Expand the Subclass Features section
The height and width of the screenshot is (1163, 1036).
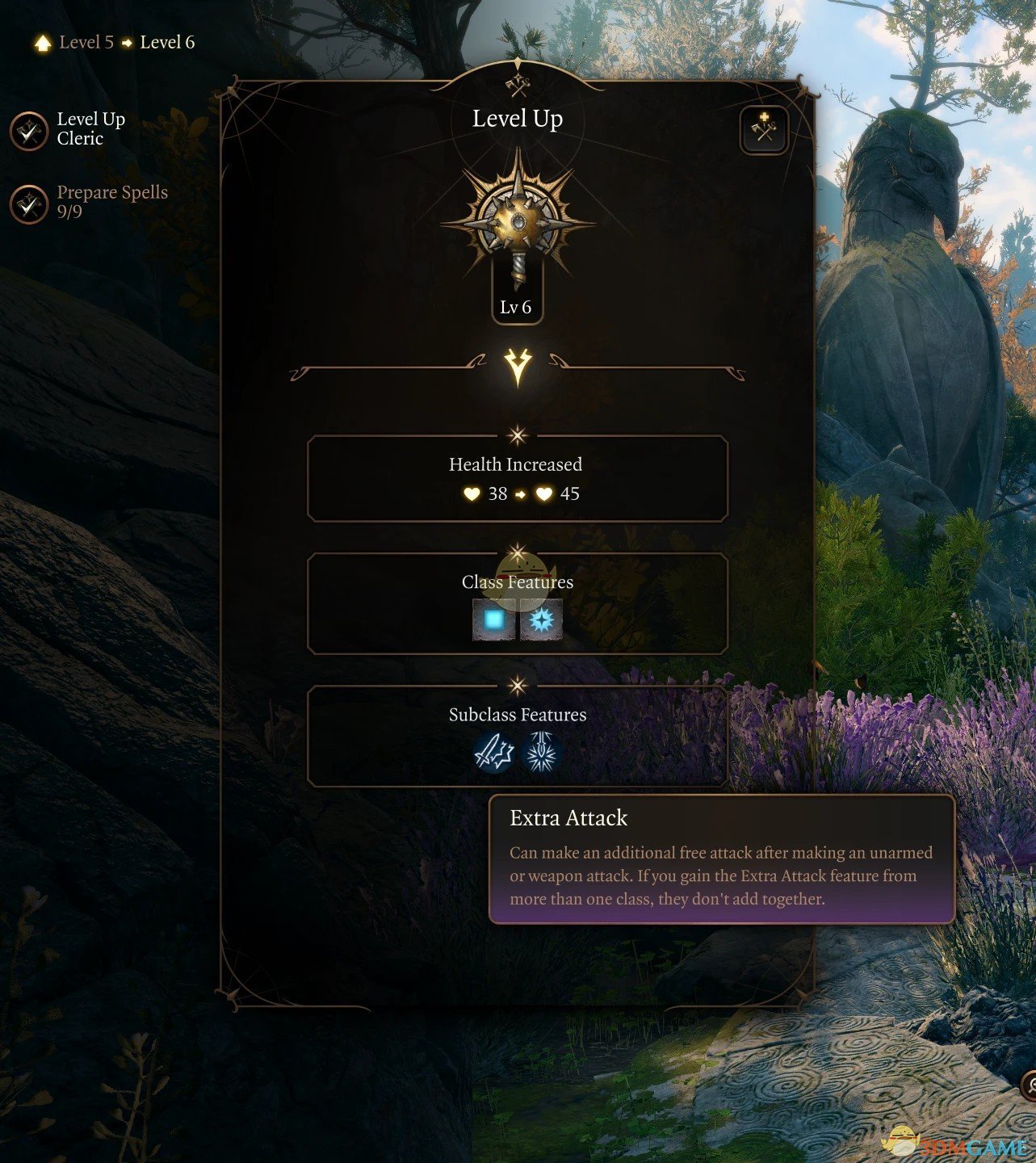[x=517, y=714]
